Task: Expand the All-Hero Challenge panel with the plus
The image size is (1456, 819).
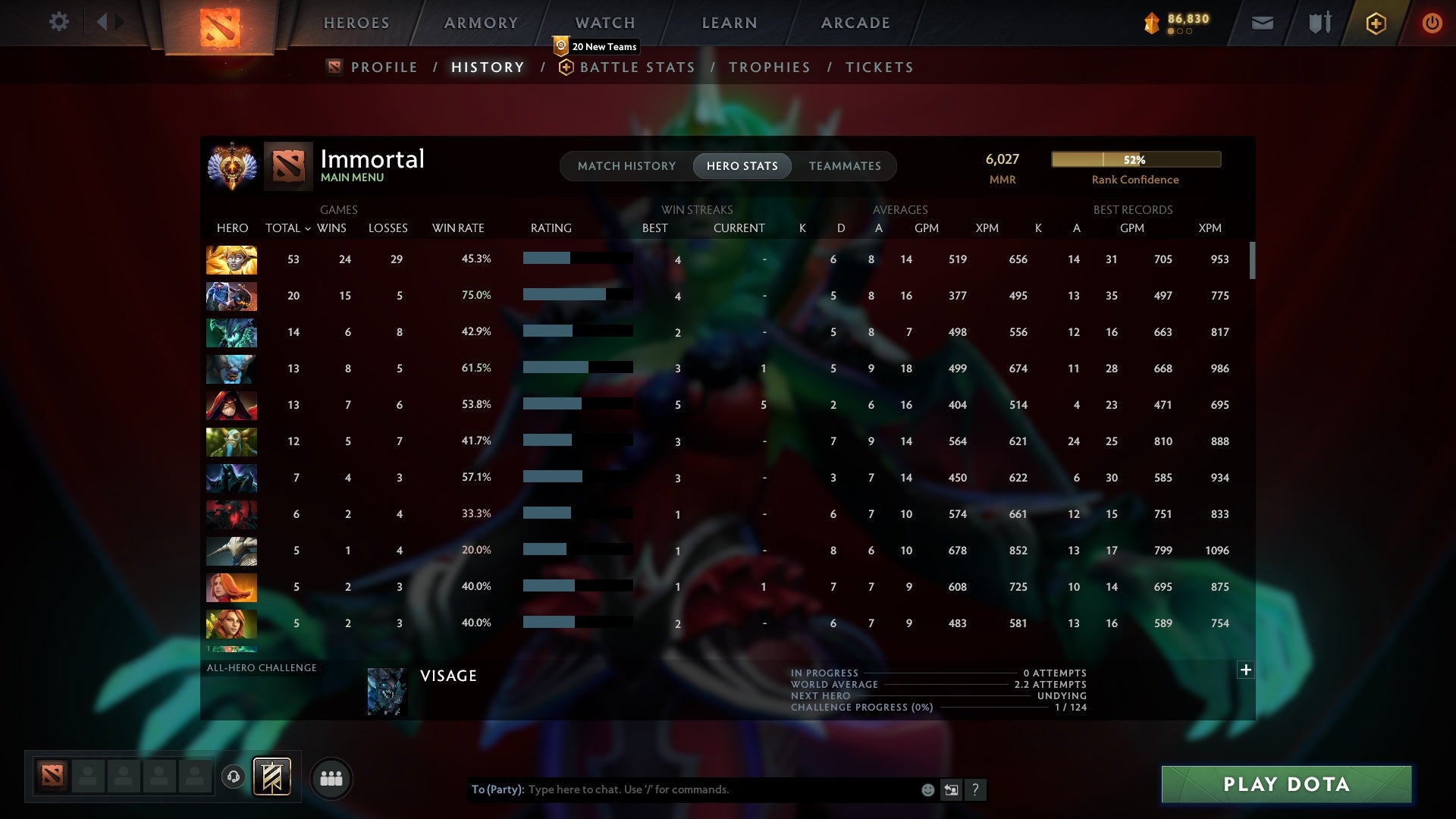Action: coord(1245,670)
